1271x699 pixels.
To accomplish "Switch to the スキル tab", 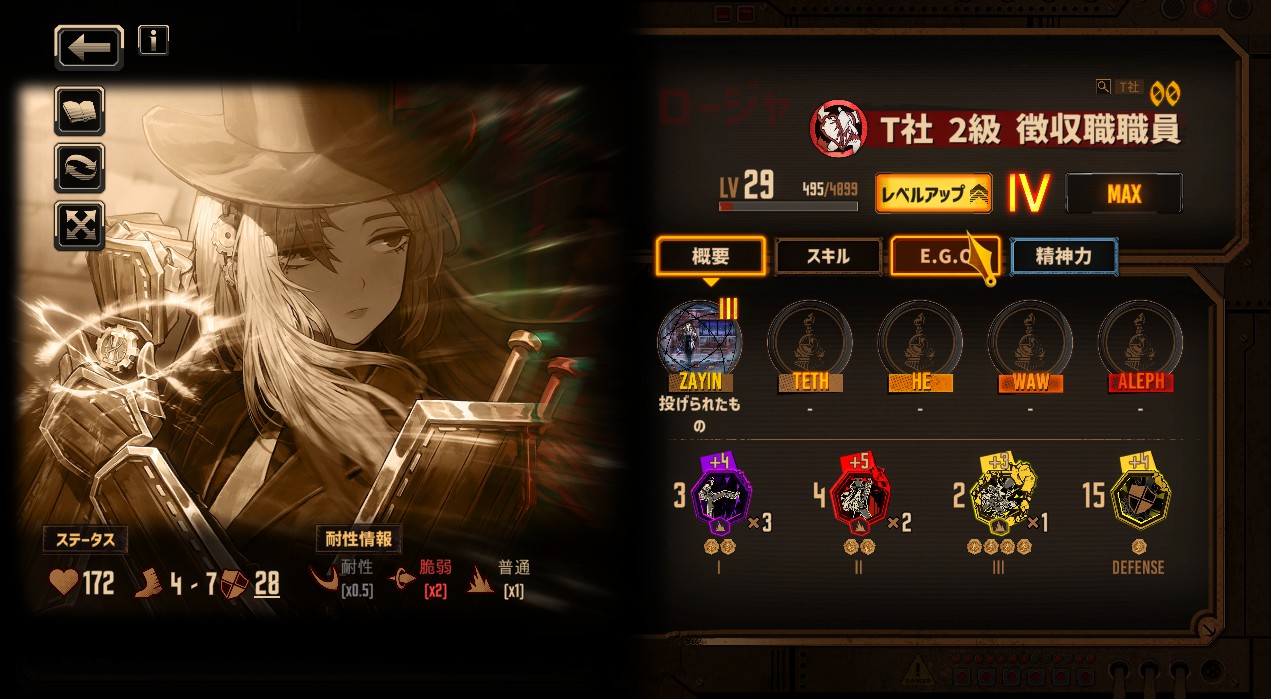I will (828, 256).
